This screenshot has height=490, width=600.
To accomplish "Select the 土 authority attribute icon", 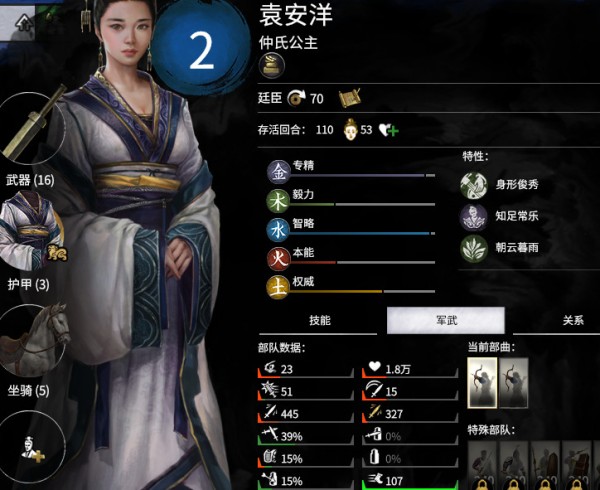I will coord(277,288).
